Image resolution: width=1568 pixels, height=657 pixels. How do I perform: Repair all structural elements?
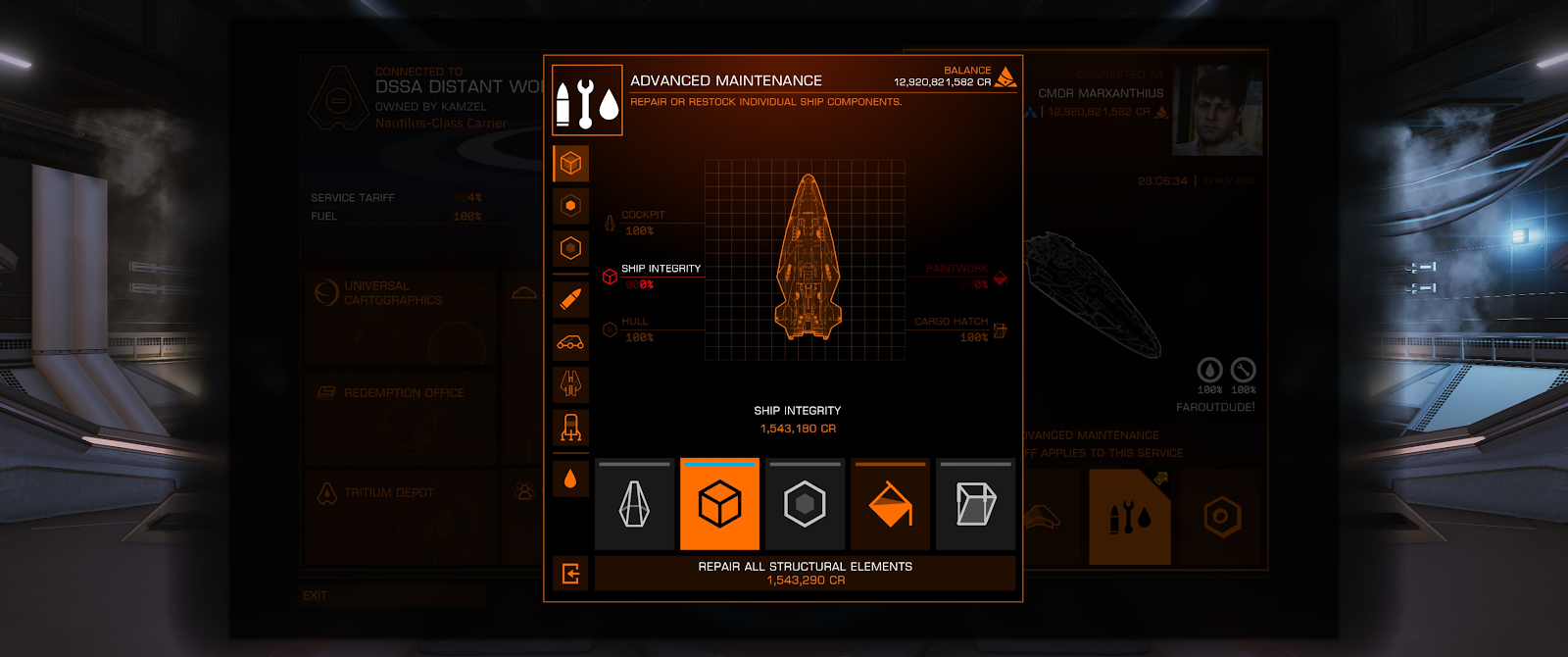(805, 573)
